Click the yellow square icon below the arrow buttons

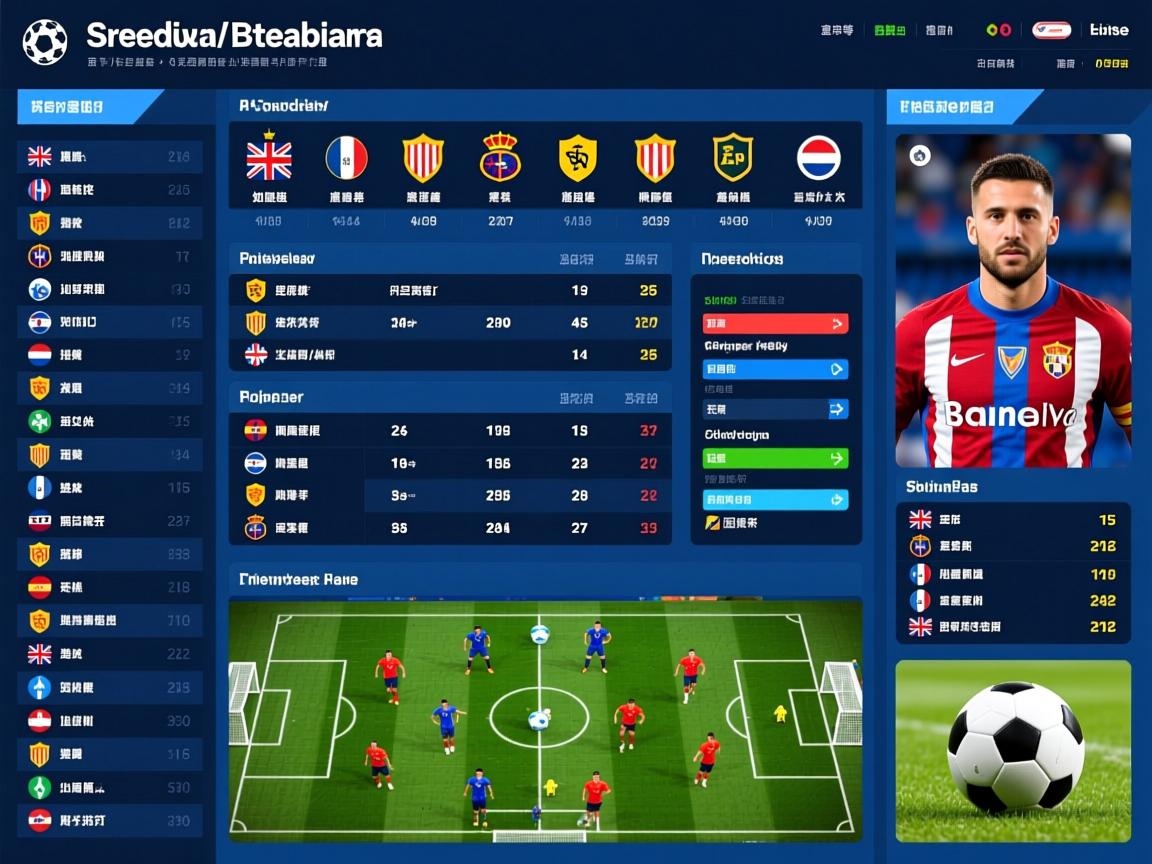[x=712, y=522]
